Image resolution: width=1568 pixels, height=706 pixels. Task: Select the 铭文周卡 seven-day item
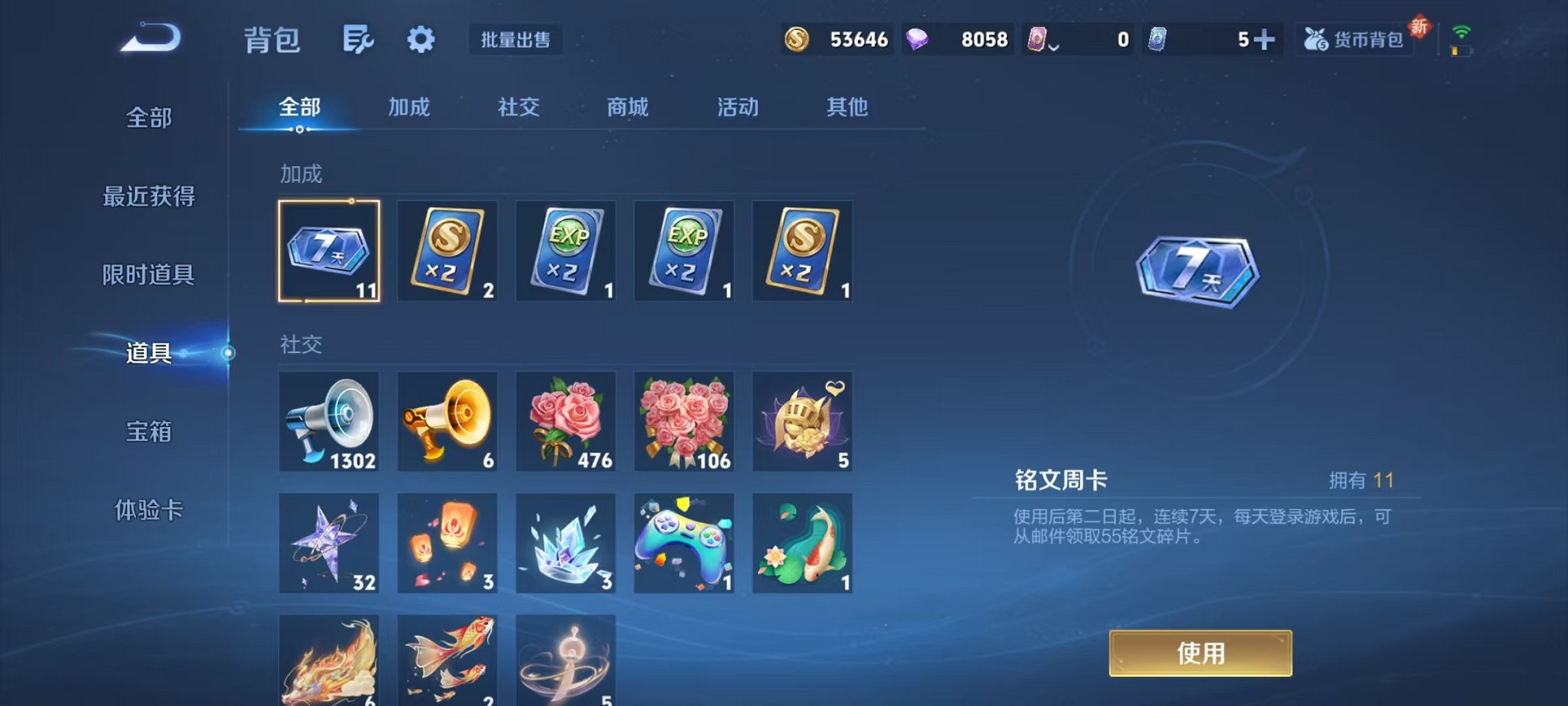(x=329, y=251)
